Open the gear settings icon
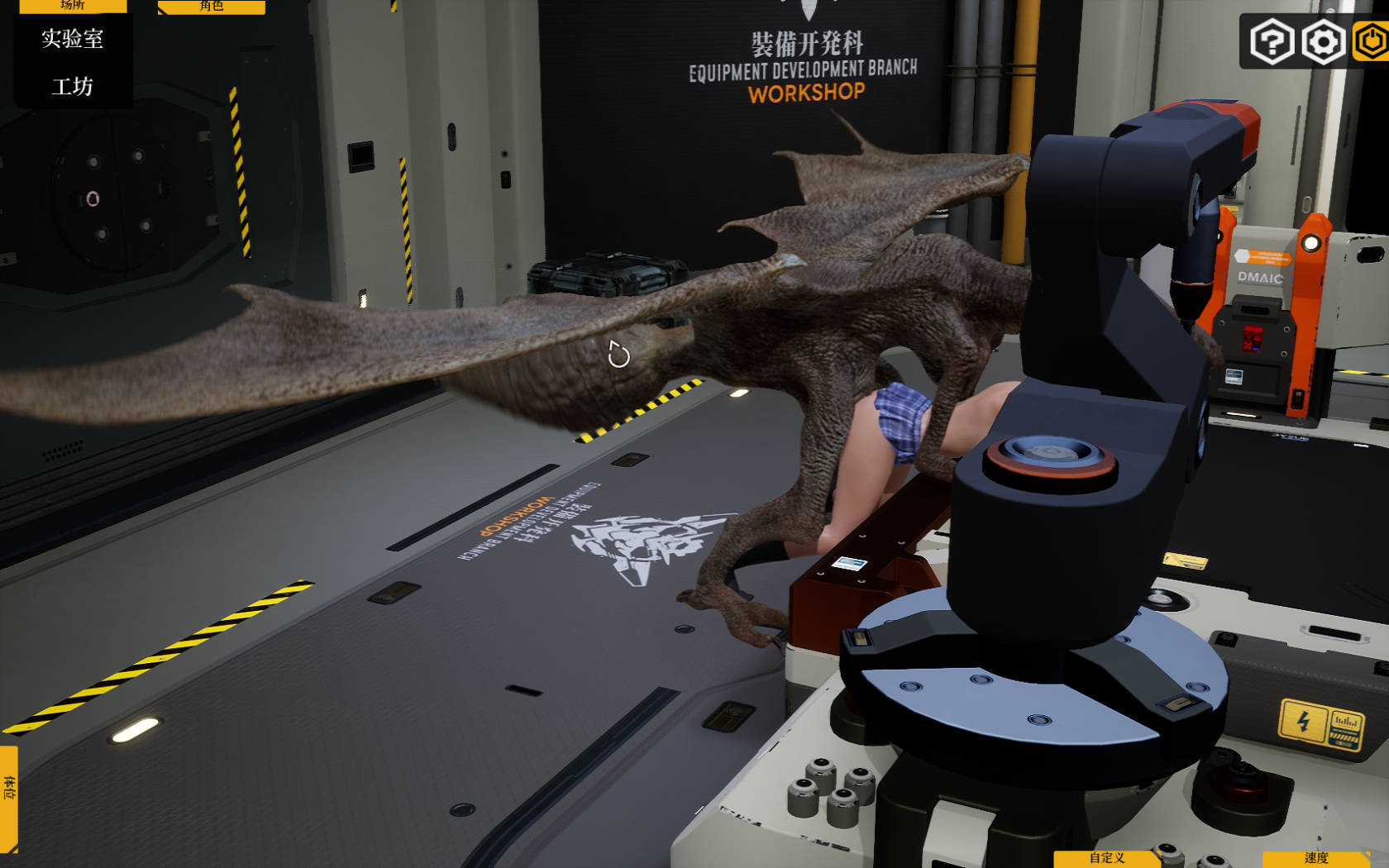This screenshot has height=868, width=1389. click(x=1323, y=41)
